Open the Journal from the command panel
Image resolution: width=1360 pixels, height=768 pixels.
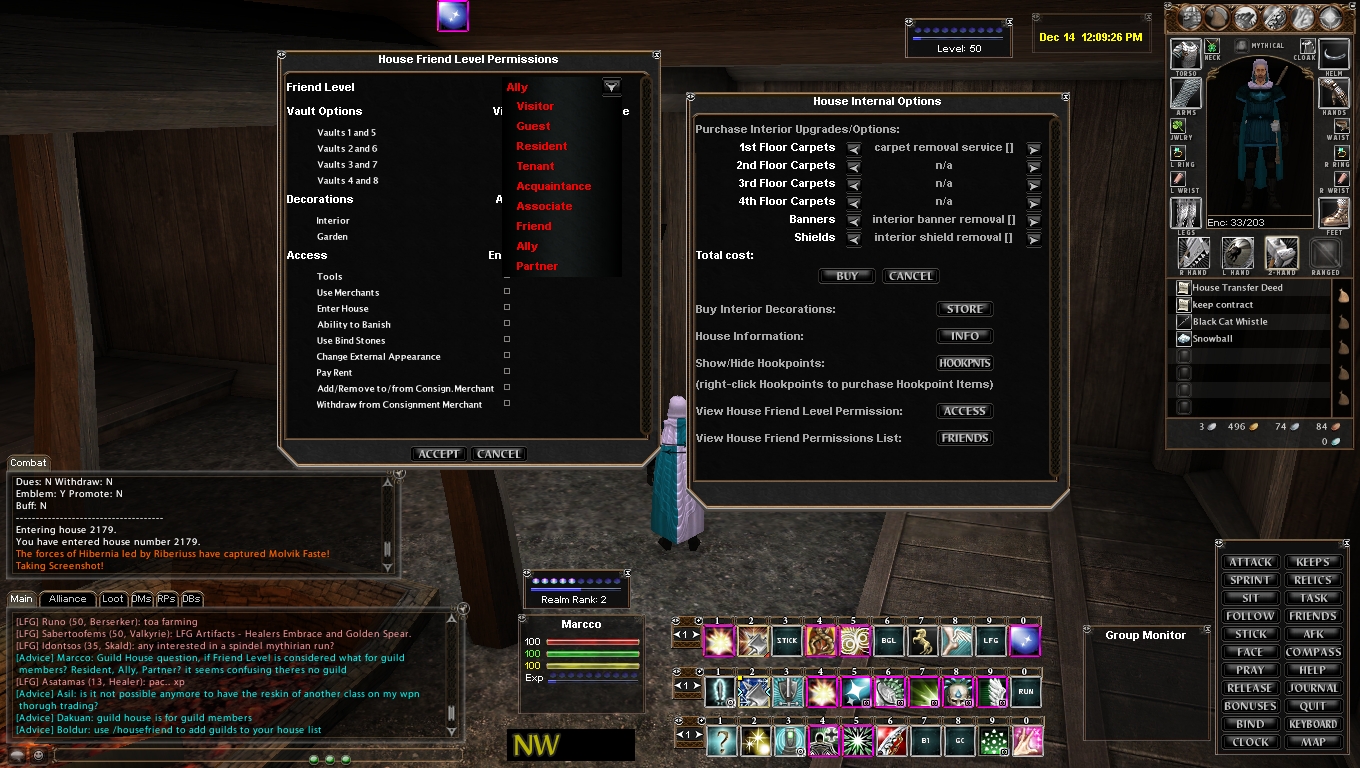(1313, 688)
